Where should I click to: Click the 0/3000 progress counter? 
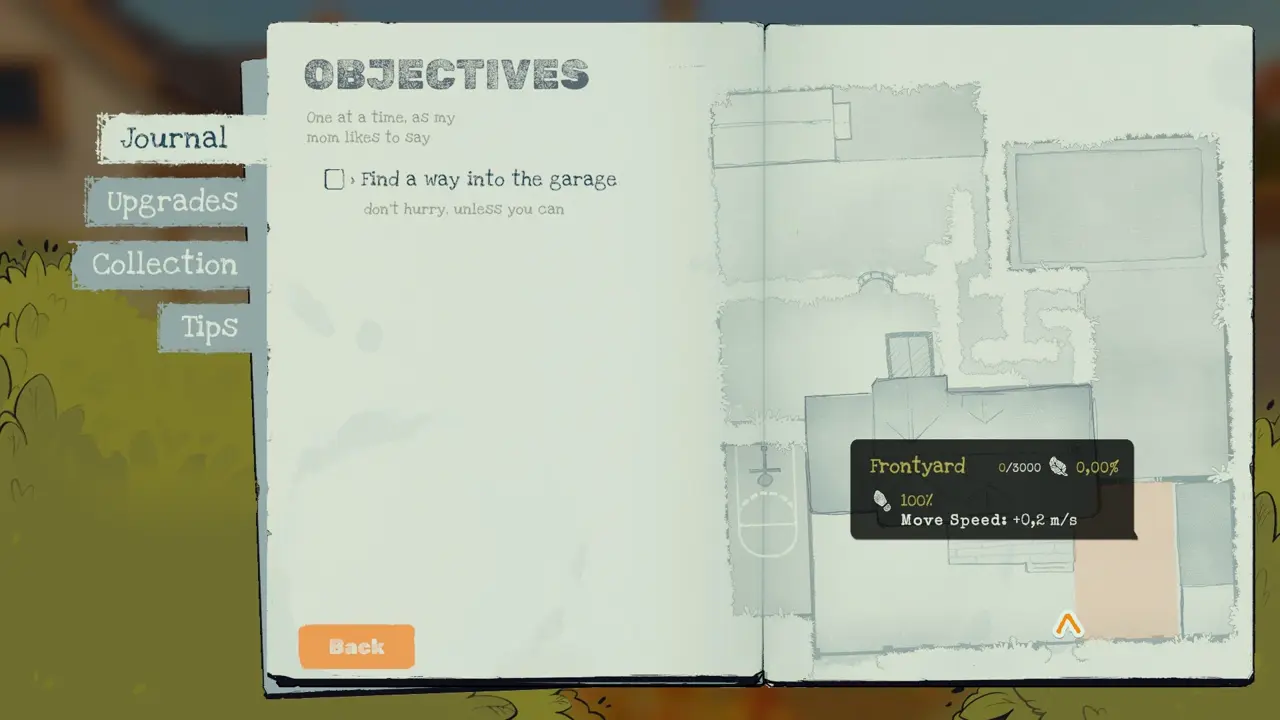1018,466
